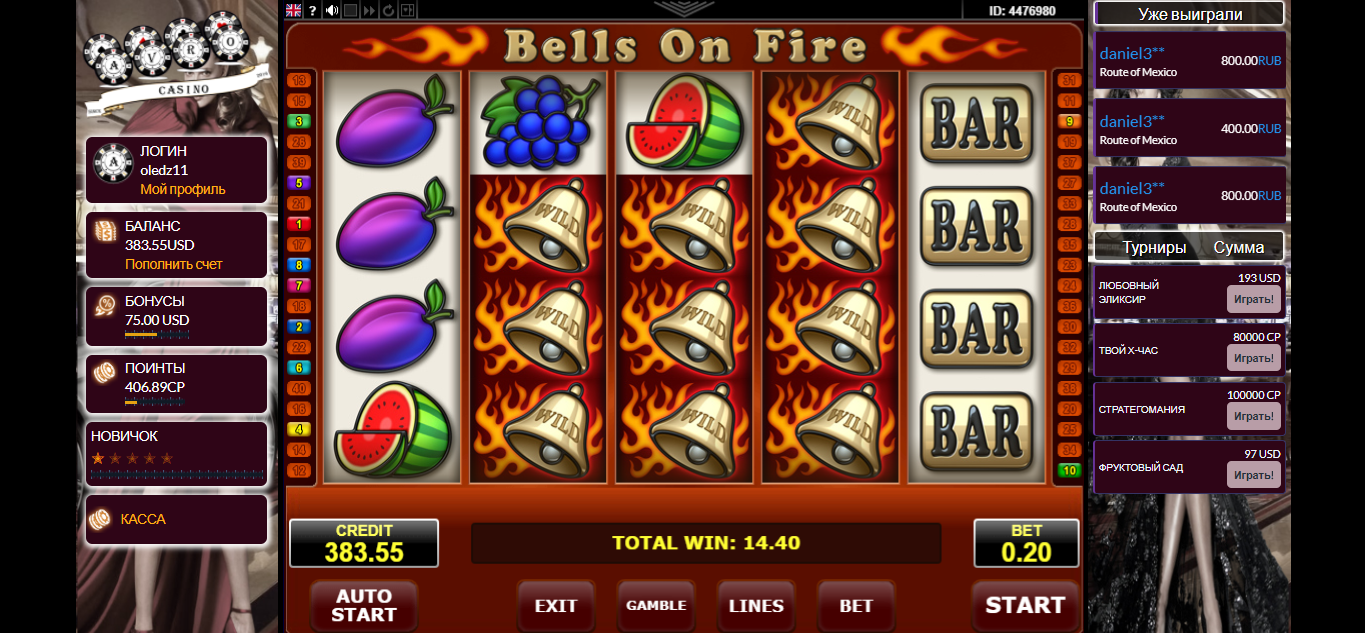The width and height of the screenshot is (1365, 633).
Task: Play the СТРАТЕГОМАНИЯ tournament
Action: [x=1253, y=416]
